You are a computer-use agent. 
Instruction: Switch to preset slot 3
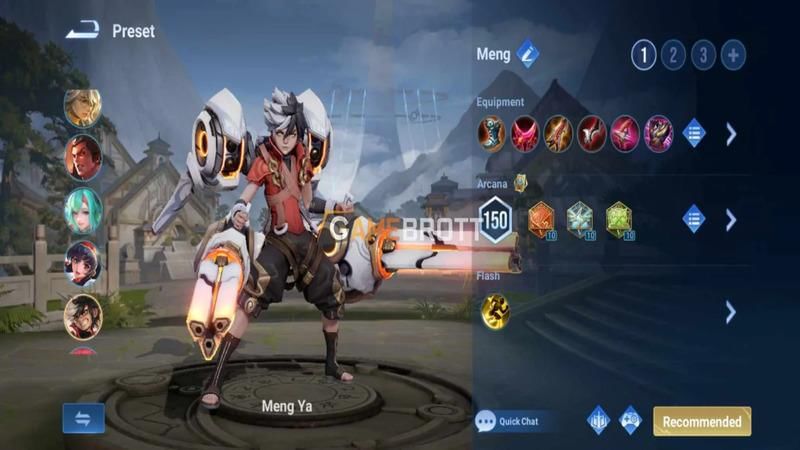703,55
